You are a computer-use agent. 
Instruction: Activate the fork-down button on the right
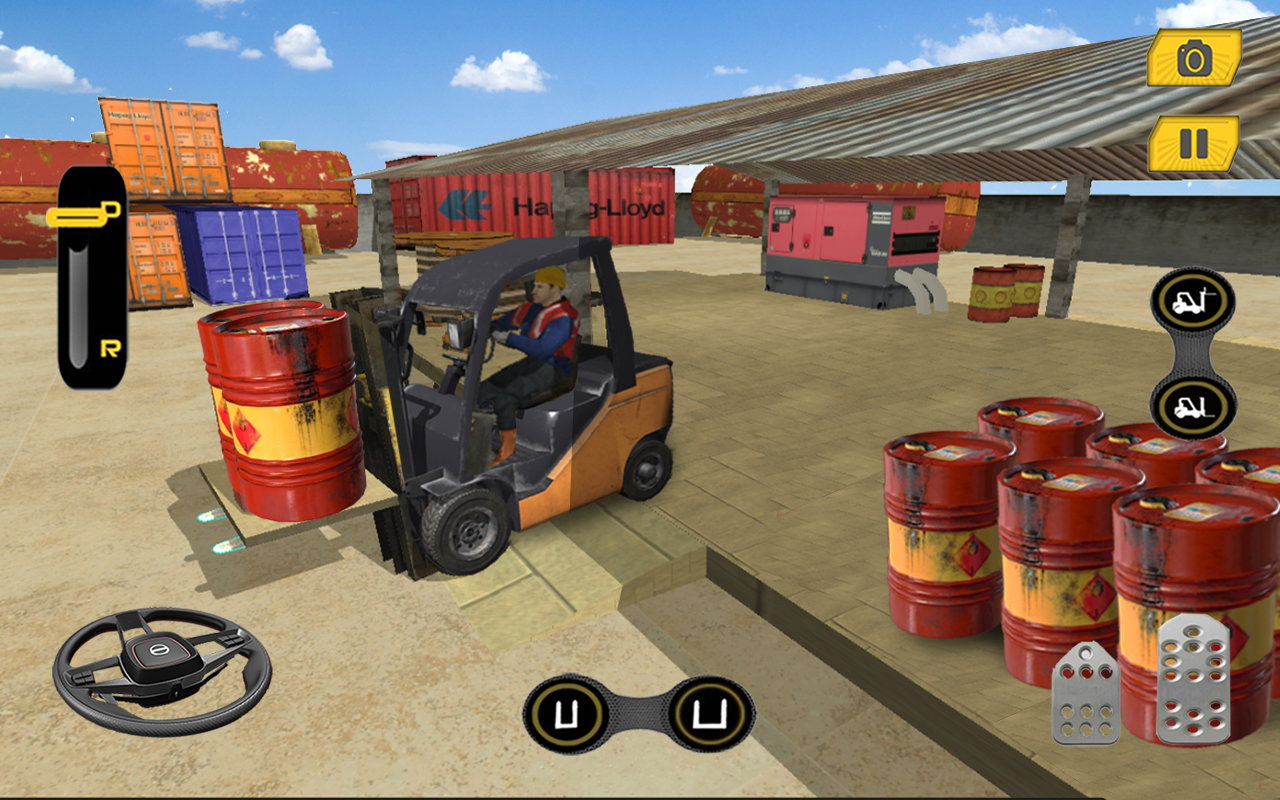[1192, 405]
